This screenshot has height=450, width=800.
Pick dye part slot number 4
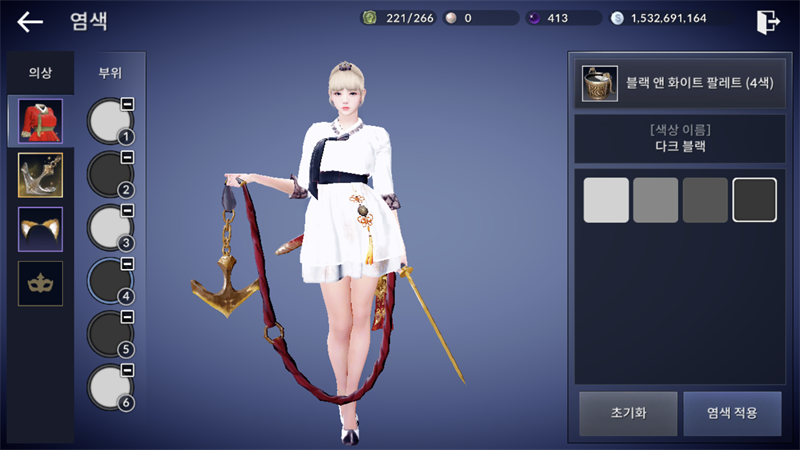(x=110, y=282)
